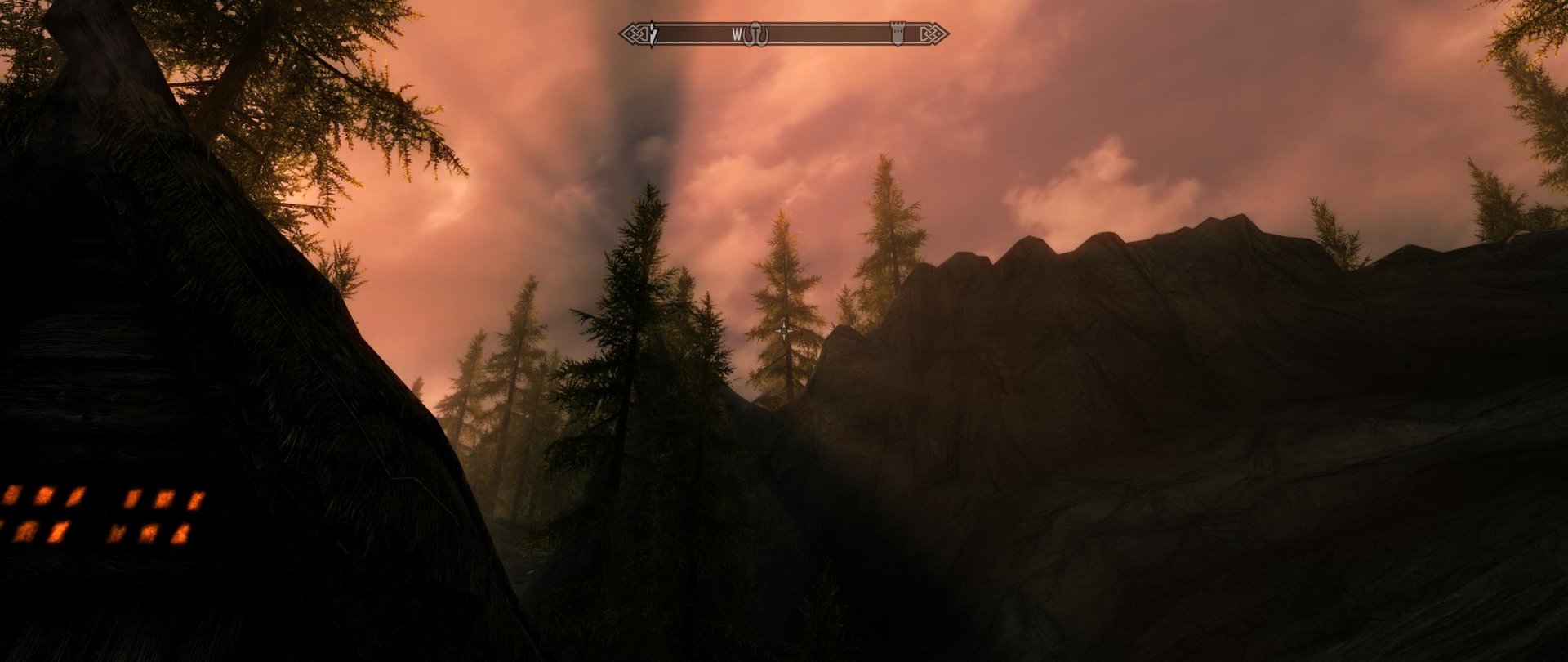Click the white shard marker on the compass

652,34
